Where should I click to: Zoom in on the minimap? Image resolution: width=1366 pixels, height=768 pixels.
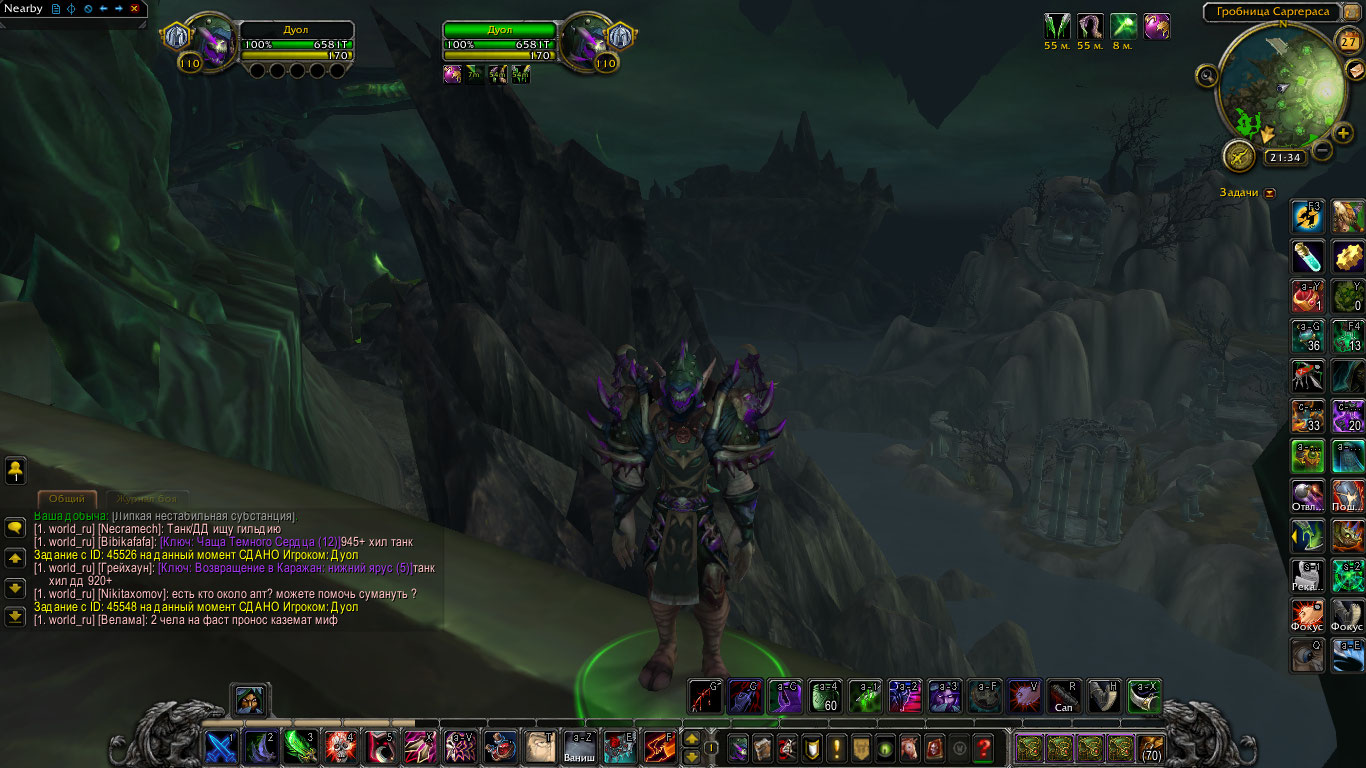pyautogui.click(x=1344, y=132)
